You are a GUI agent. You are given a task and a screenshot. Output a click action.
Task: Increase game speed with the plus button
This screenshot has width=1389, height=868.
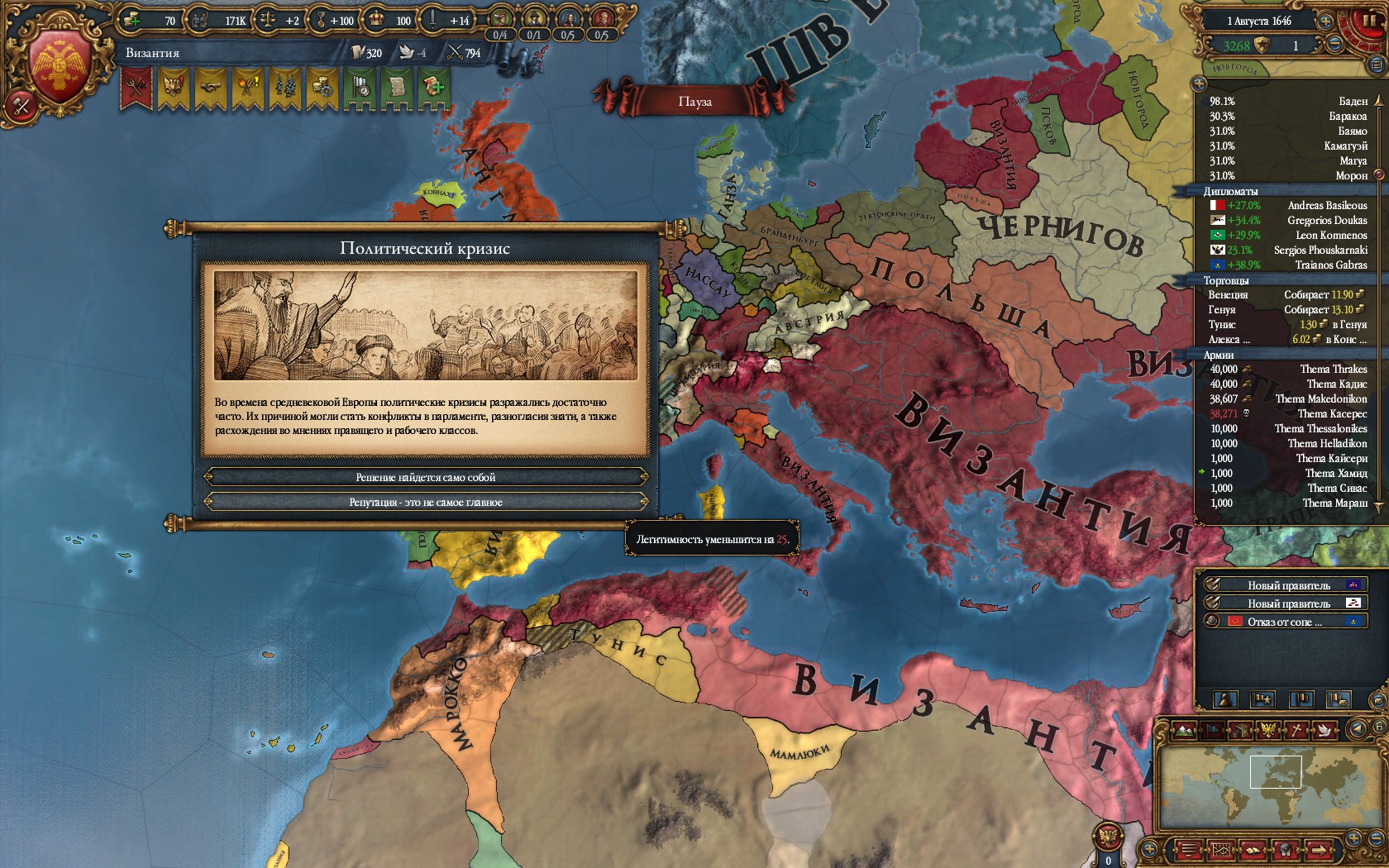(x=1325, y=21)
